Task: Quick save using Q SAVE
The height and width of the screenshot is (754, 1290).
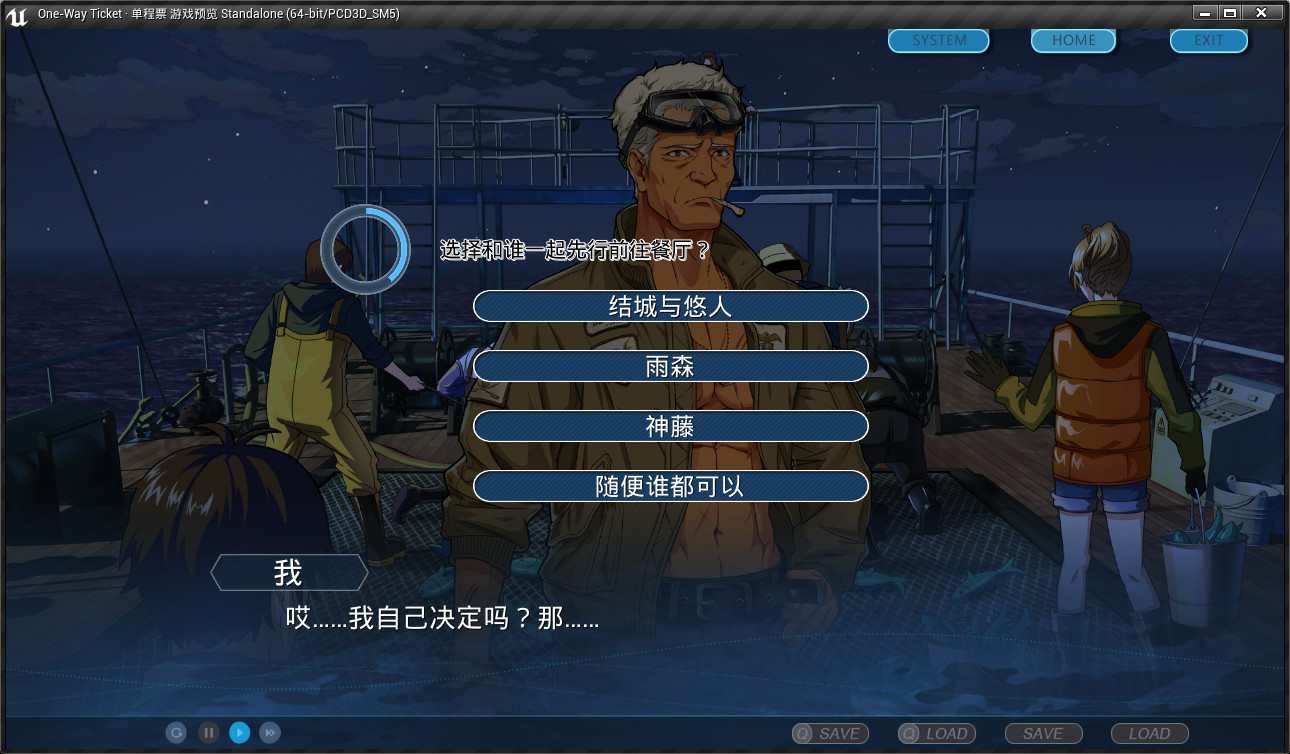Action: (x=830, y=733)
